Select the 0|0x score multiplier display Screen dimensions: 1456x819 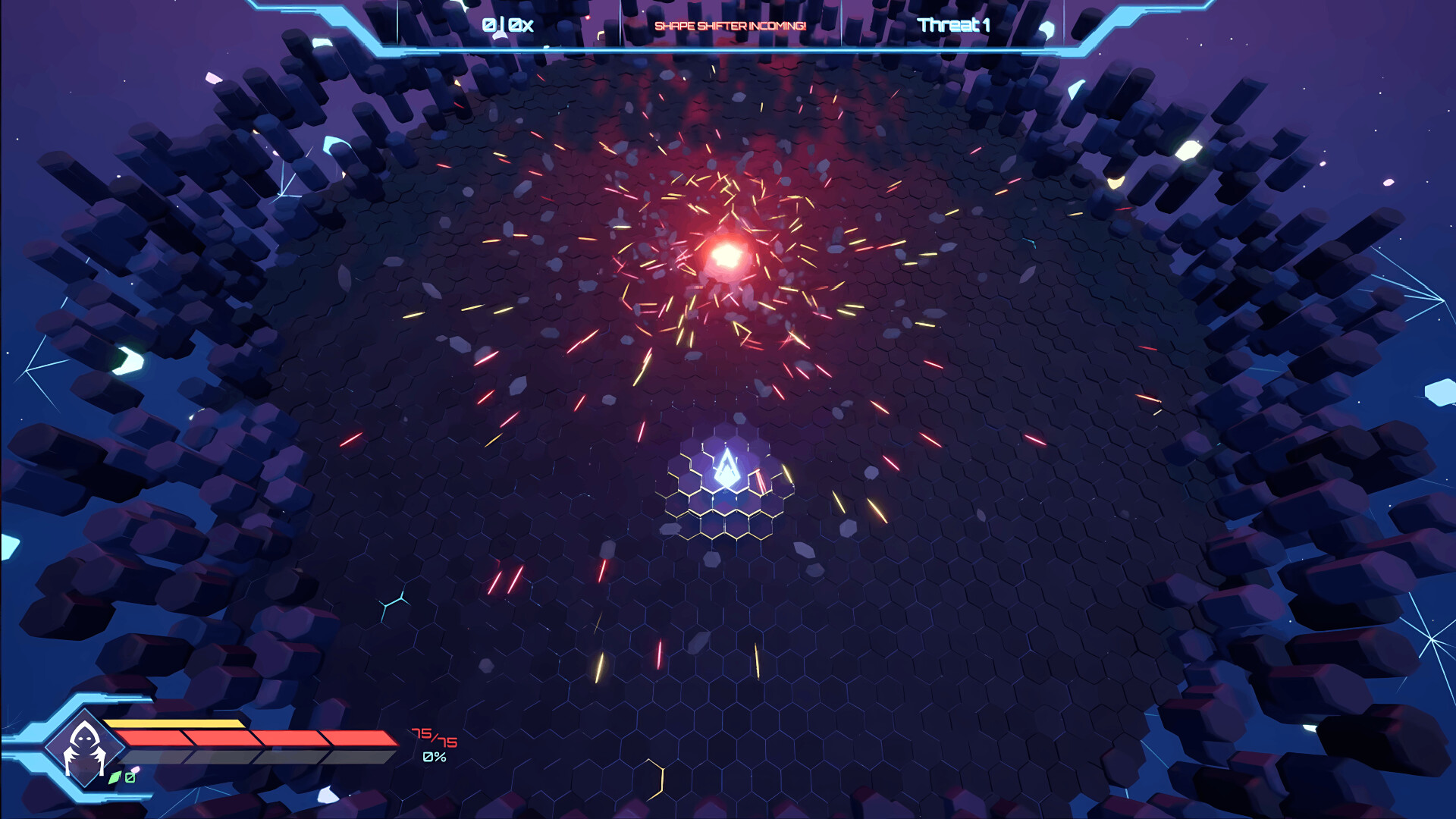(507, 24)
